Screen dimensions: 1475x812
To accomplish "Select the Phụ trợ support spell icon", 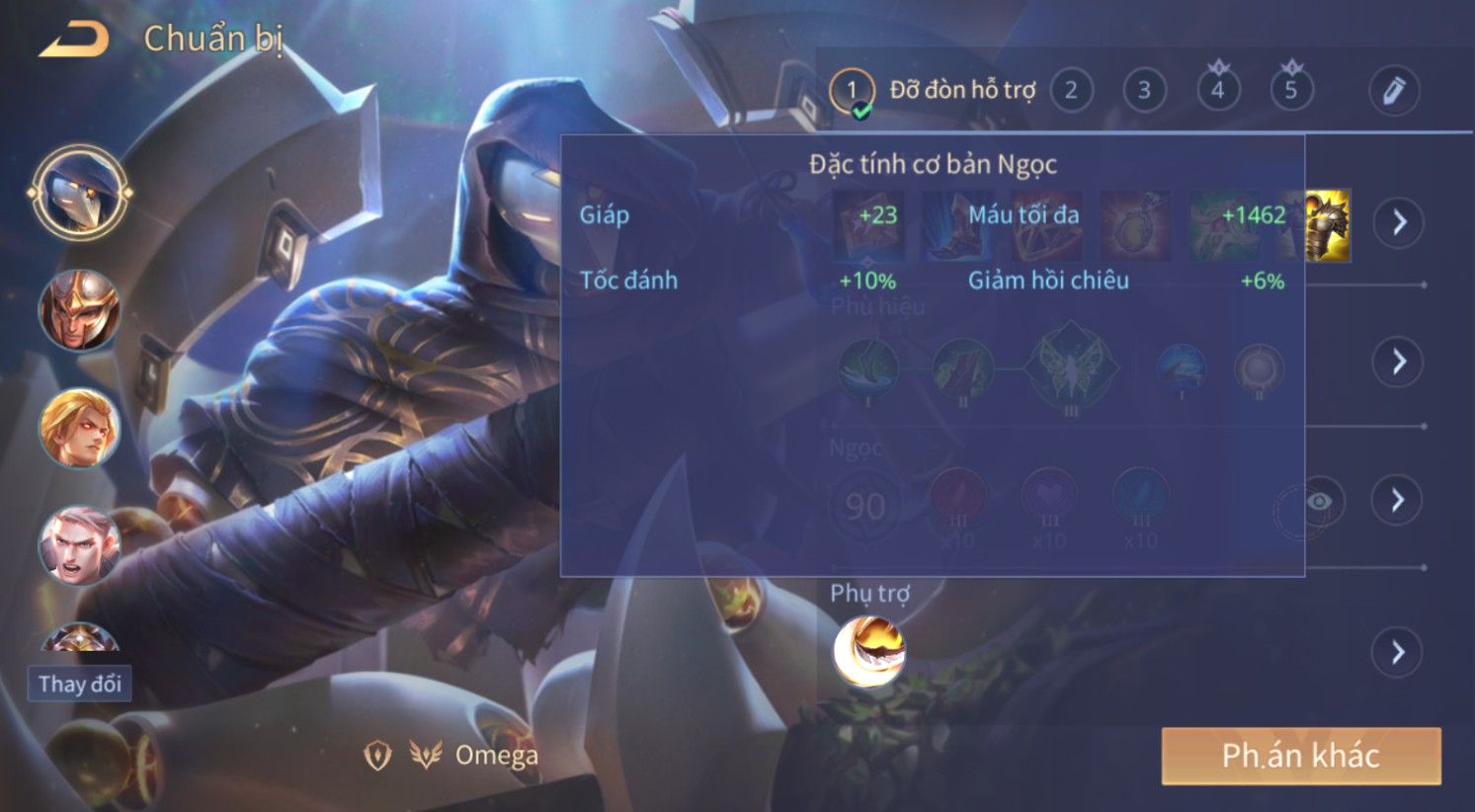I will (869, 650).
